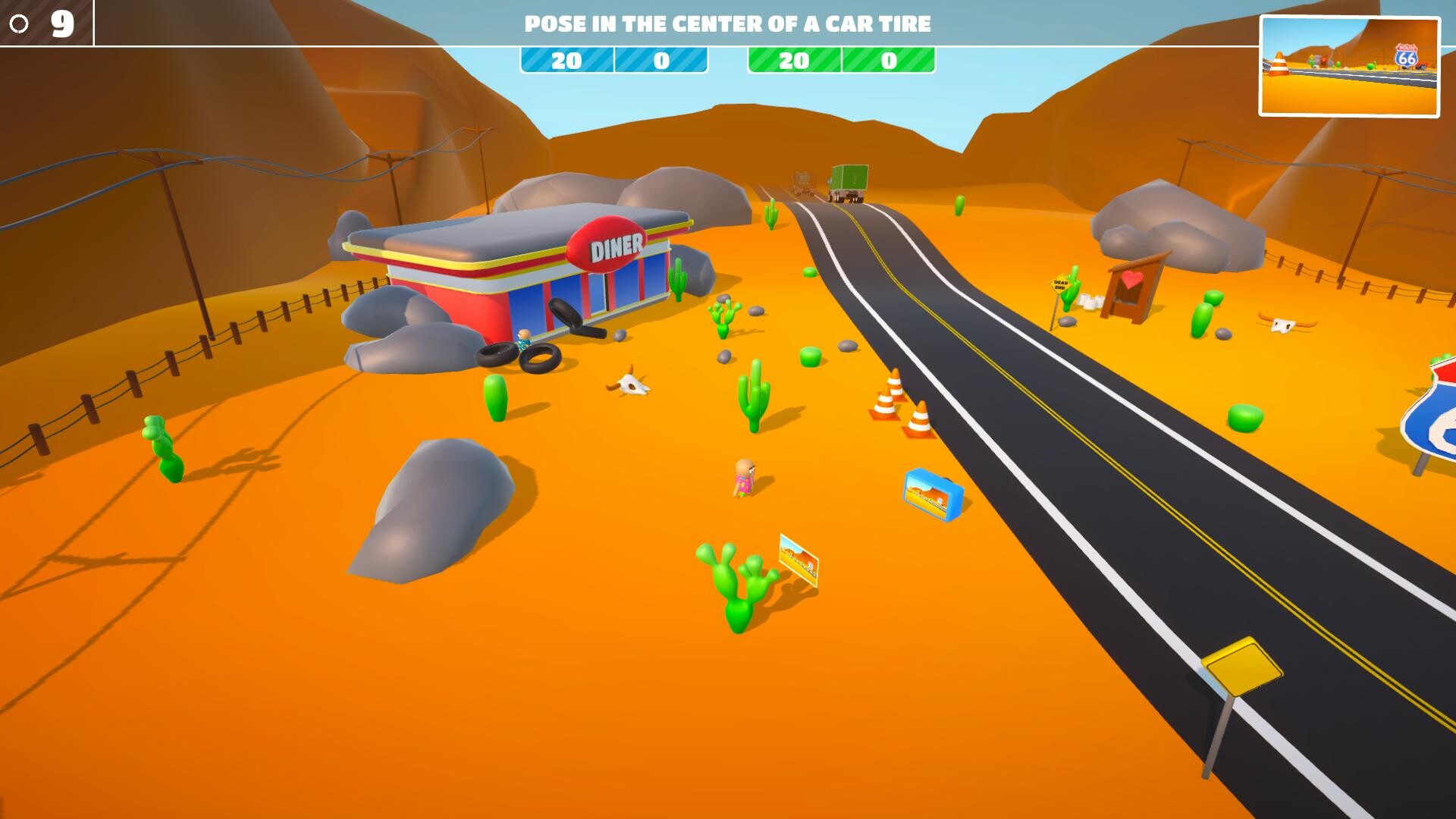Select the DEAD END sign post
1456x819 pixels.
(x=1059, y=284)
